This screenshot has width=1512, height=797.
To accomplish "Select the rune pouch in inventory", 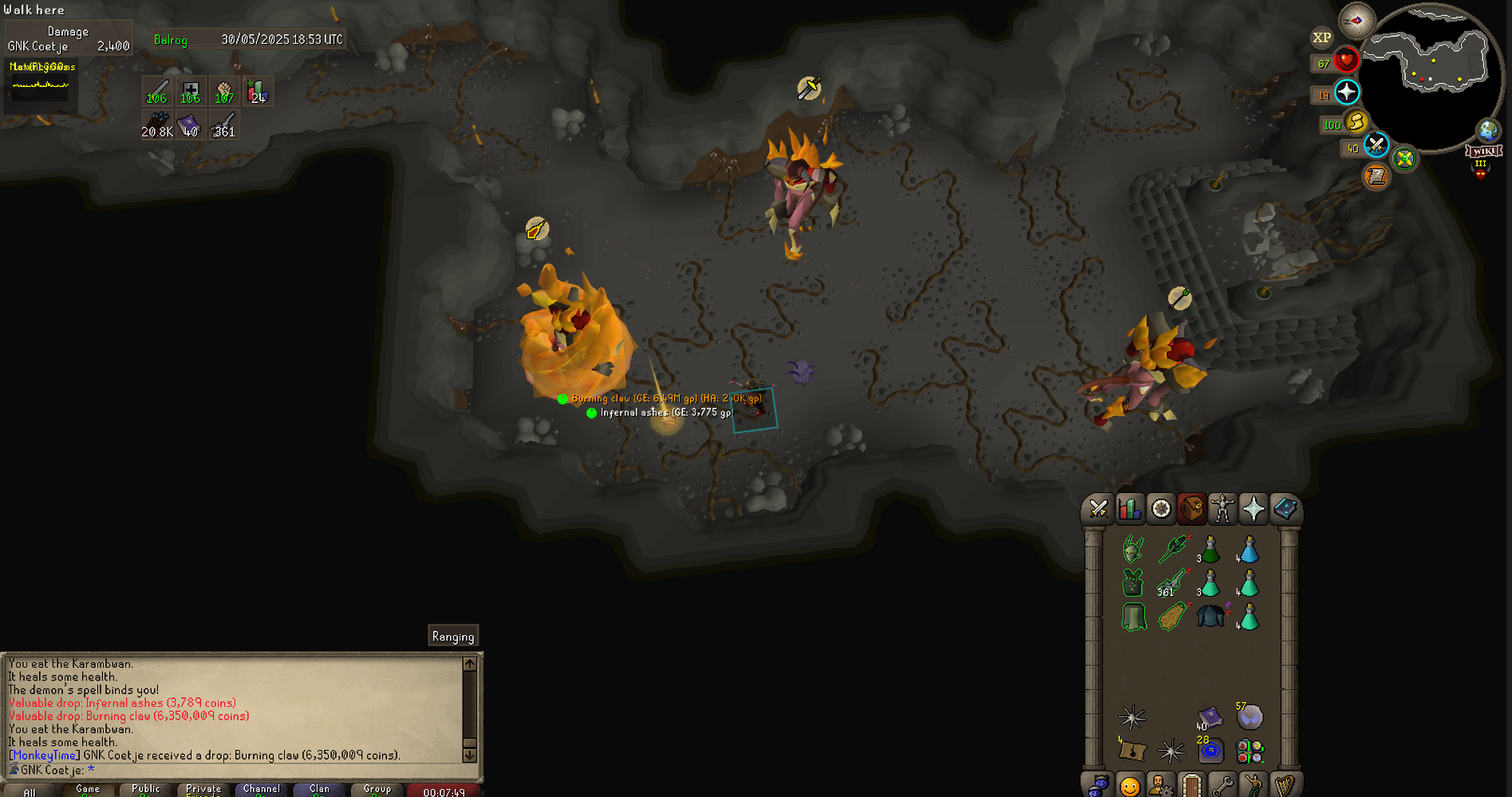I will (1249, 752).
